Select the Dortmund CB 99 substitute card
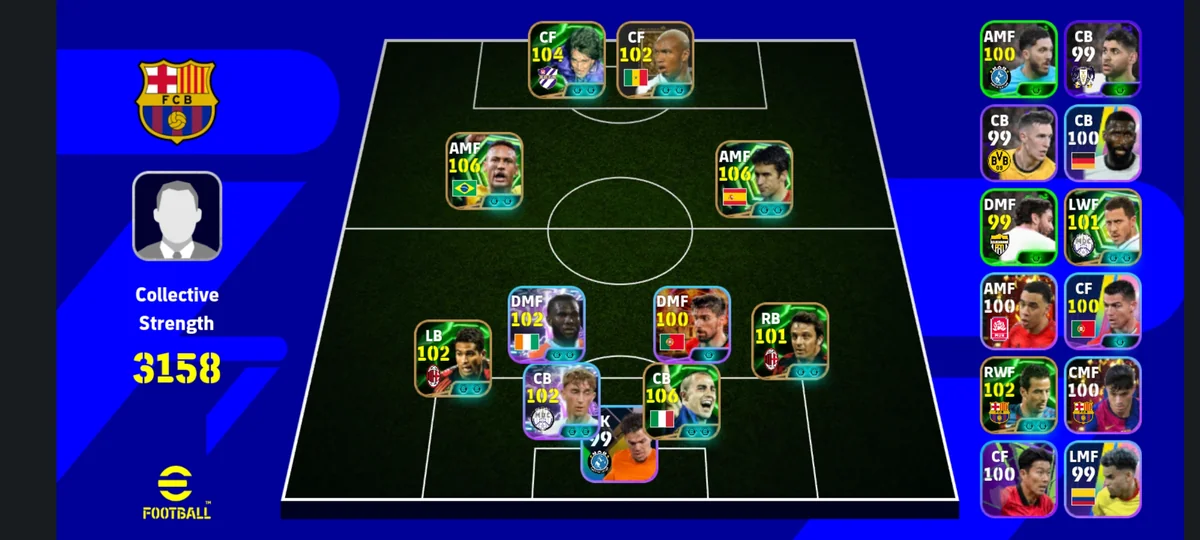1200x540 pixels. pyautogui.click(x=1018, y=143)
